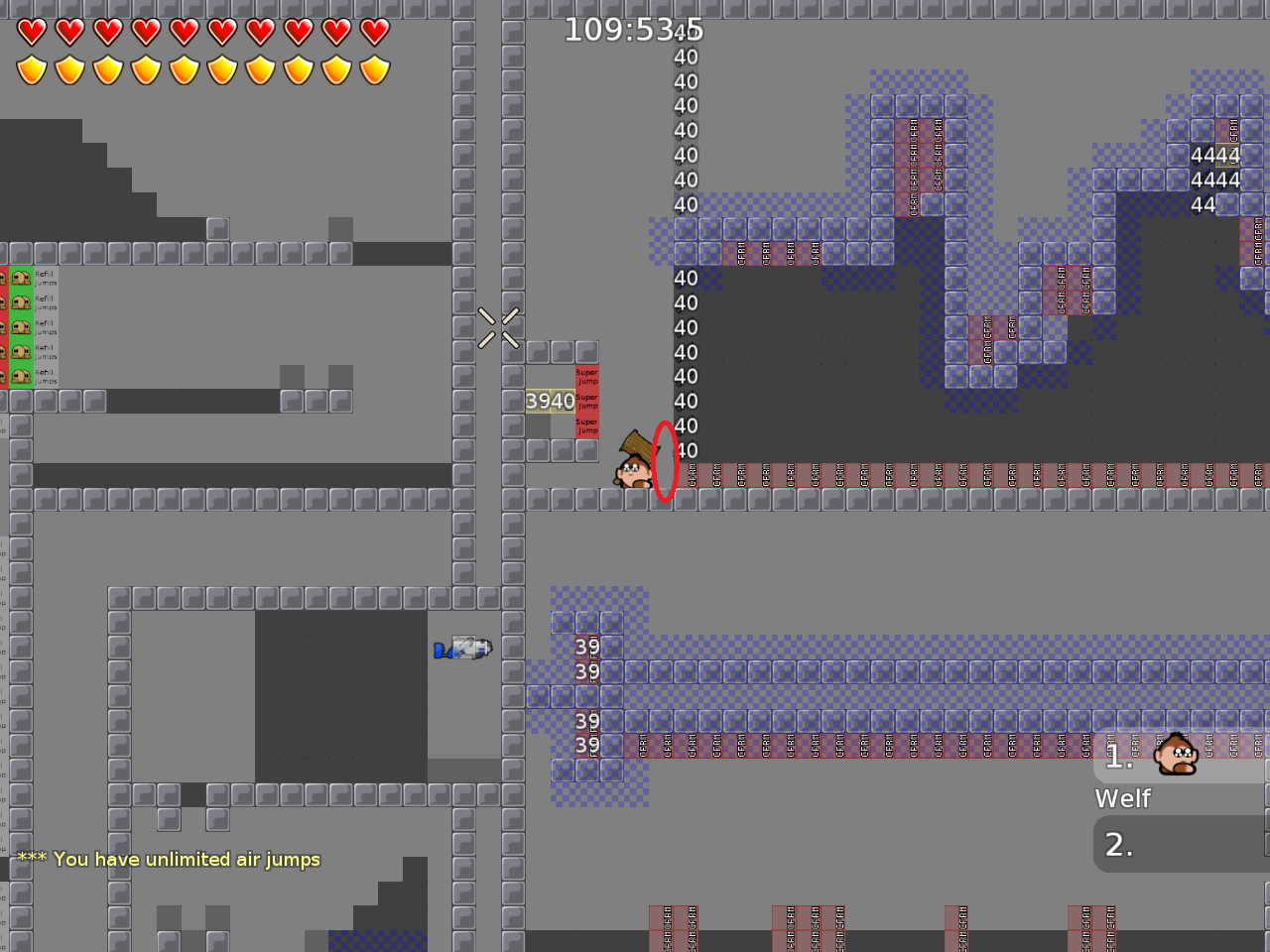Click the top Super Jump tile
This screenshot has height=952, width=1270.
(585, 377)
